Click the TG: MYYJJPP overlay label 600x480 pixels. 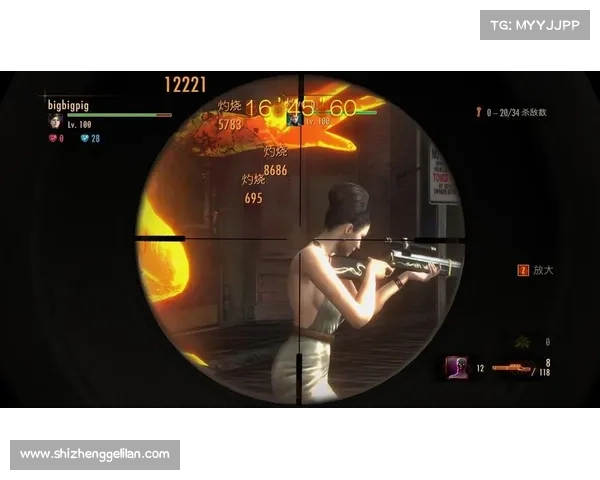[x=536, y=25]
